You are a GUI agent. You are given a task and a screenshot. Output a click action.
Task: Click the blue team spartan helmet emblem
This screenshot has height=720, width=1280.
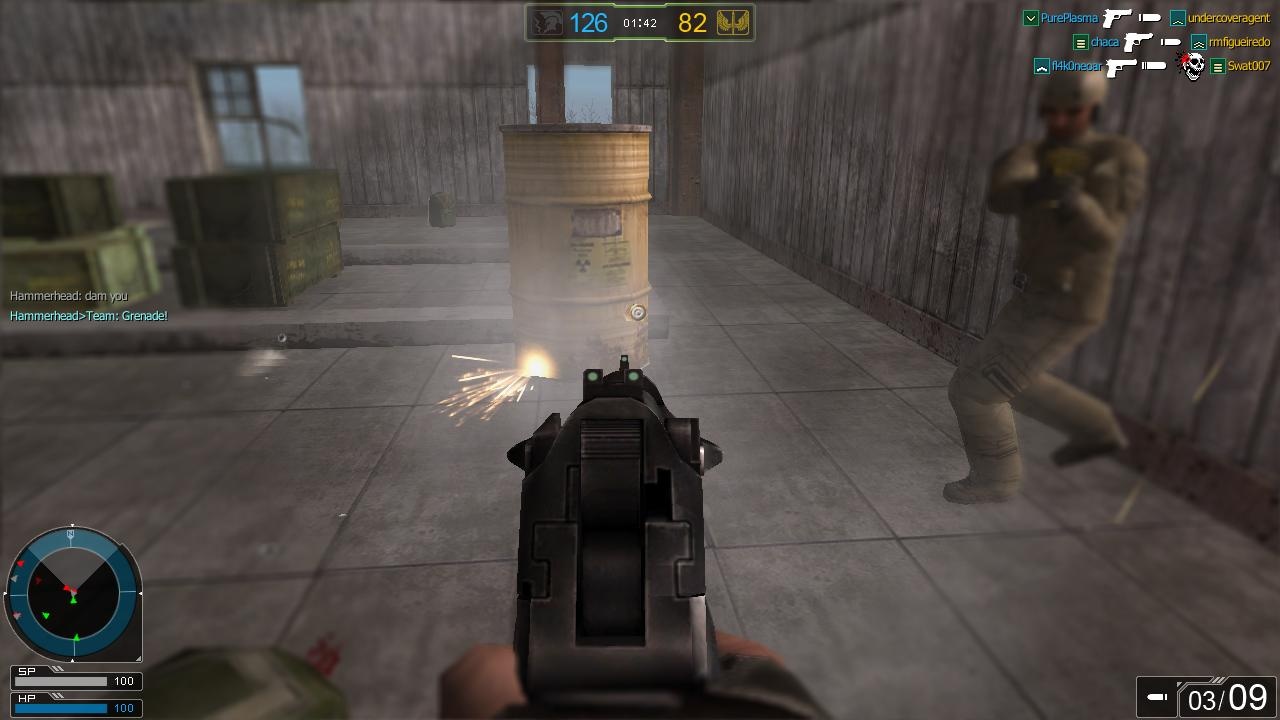547,22
